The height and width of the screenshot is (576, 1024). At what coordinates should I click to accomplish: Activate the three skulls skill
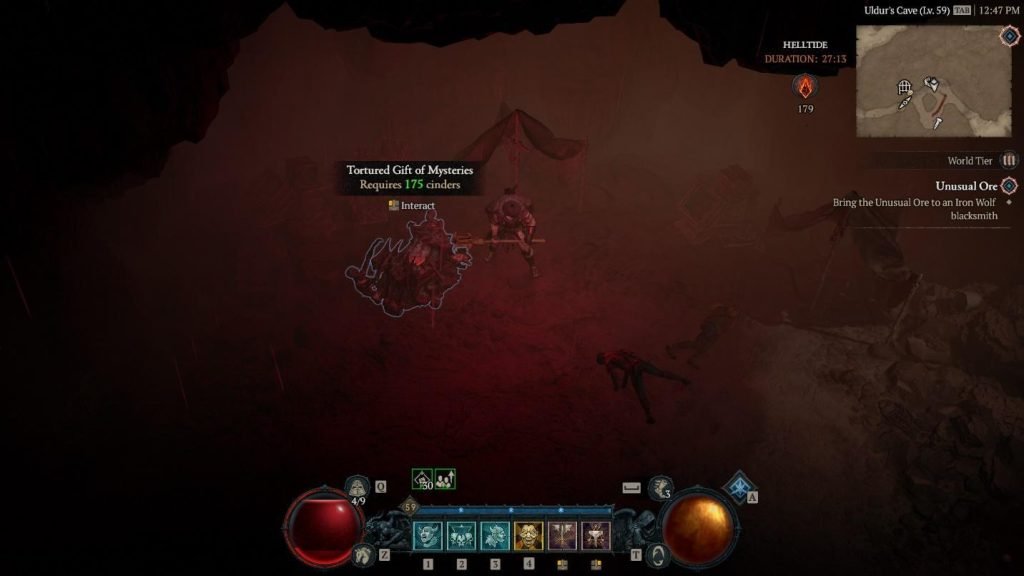point(461,536)
